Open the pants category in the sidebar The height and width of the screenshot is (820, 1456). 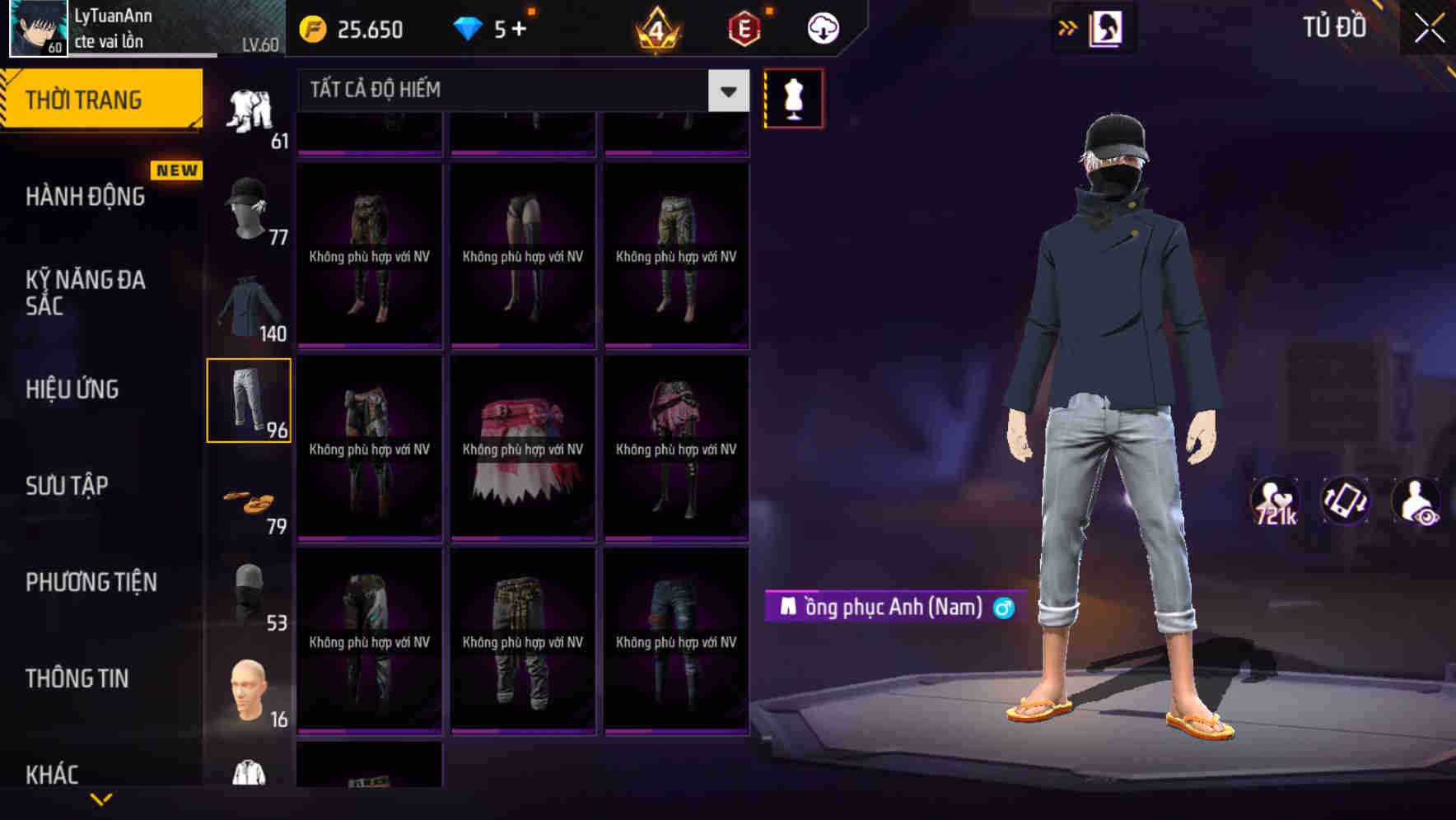[249, 401]
